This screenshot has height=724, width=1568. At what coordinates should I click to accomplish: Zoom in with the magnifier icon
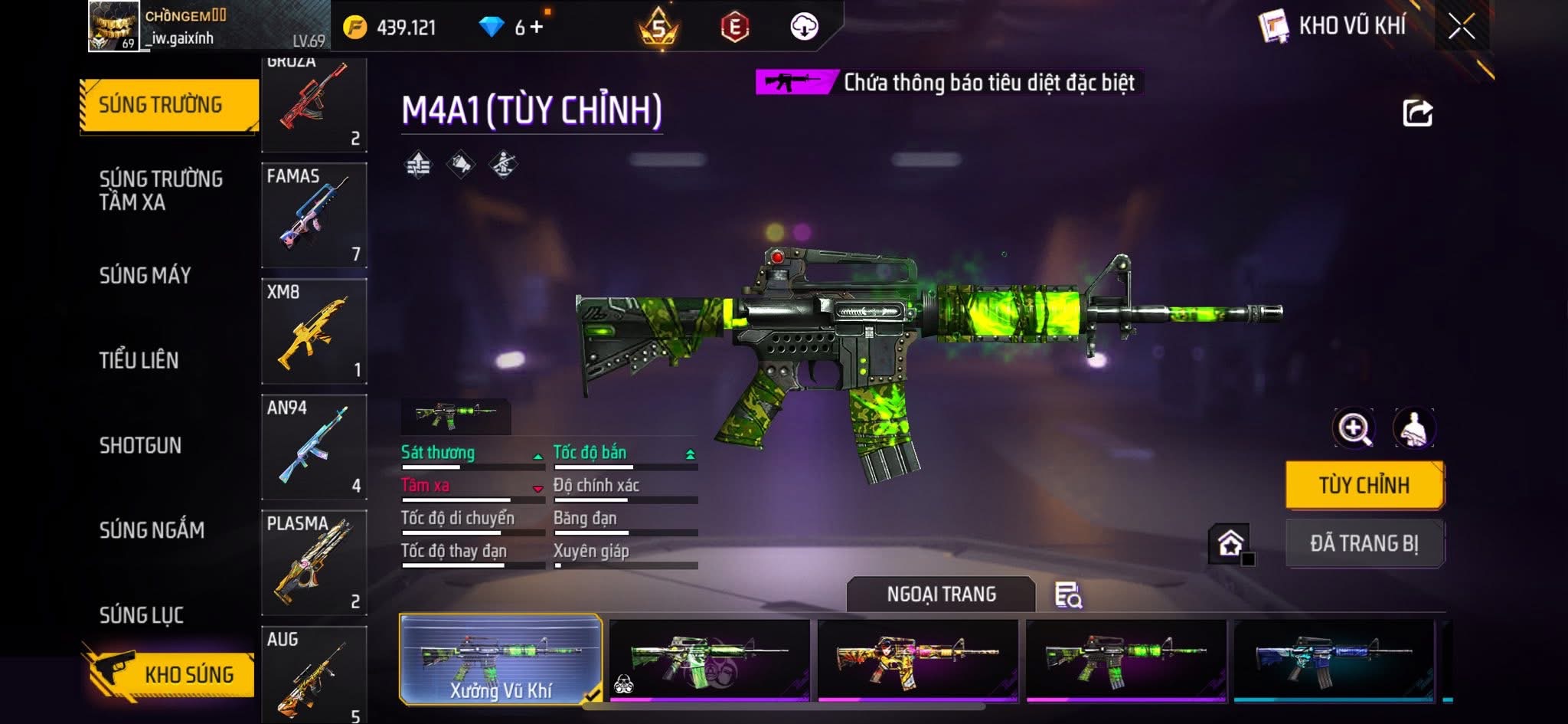click(x=1354, y=428)
